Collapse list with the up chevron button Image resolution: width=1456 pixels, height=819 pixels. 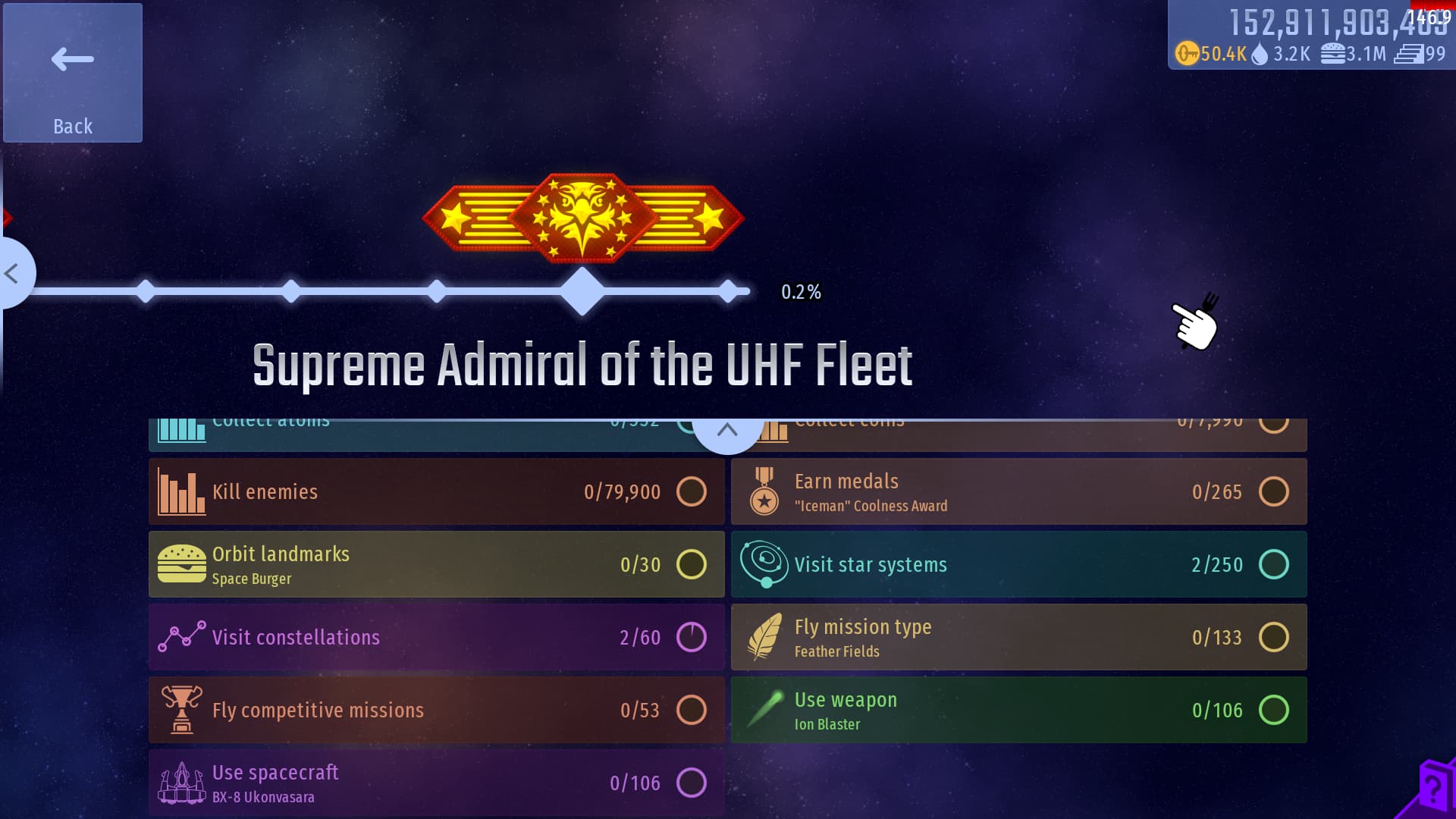point(726,431)
